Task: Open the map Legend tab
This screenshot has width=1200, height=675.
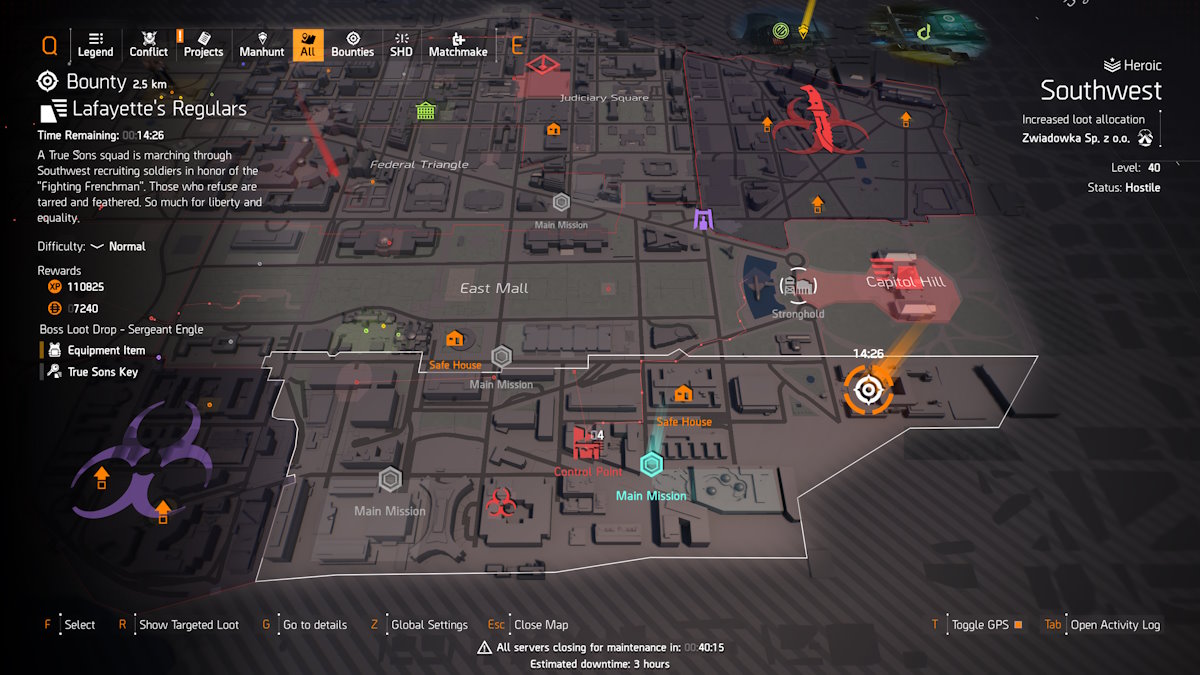Action: coord(95,44)
